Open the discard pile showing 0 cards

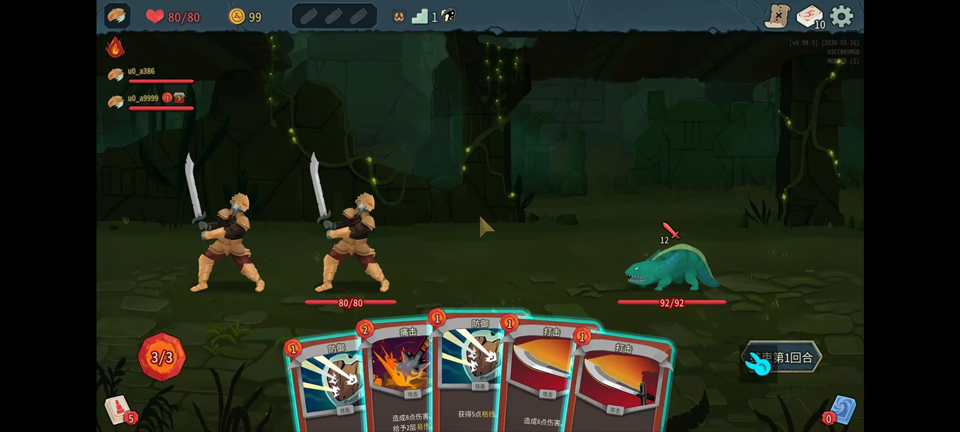click(x=842, y=410)
